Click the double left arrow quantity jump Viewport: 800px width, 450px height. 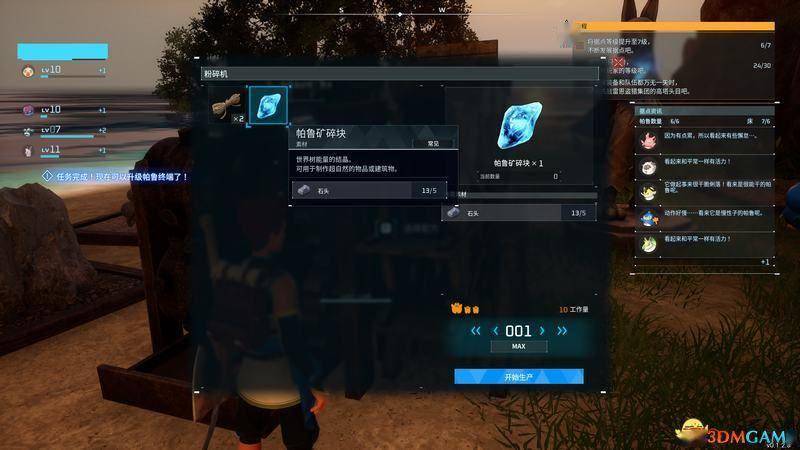point(476,331)
